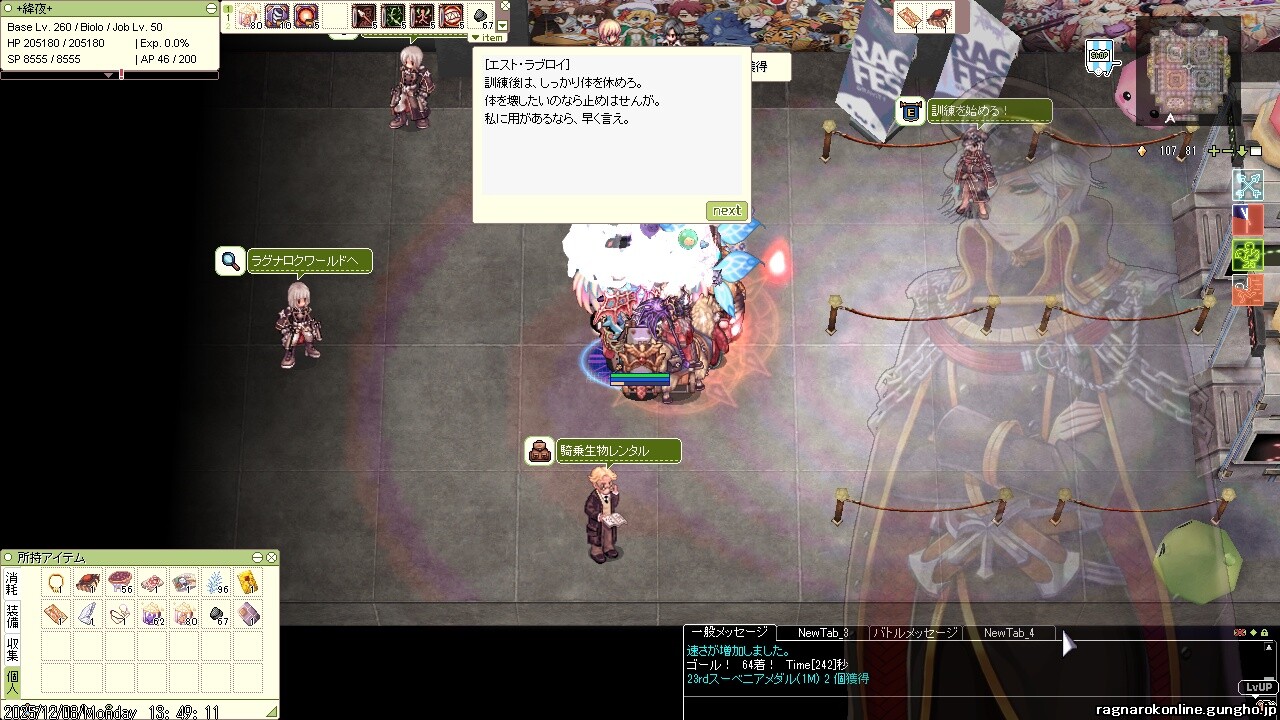Choose the yellow card item in the inventory

[248, 583]
